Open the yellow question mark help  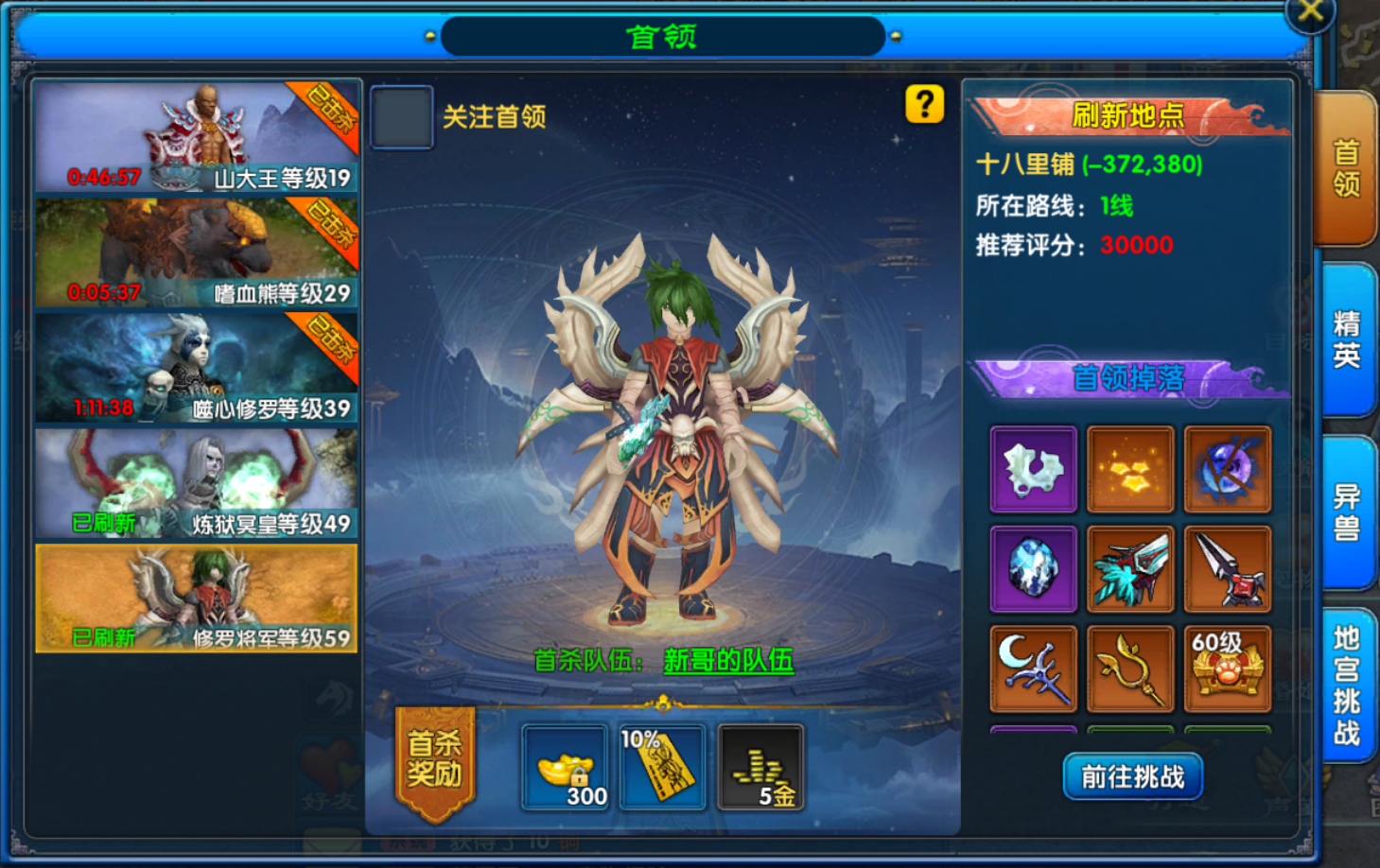pyautogui.click(x=924, y=104)
